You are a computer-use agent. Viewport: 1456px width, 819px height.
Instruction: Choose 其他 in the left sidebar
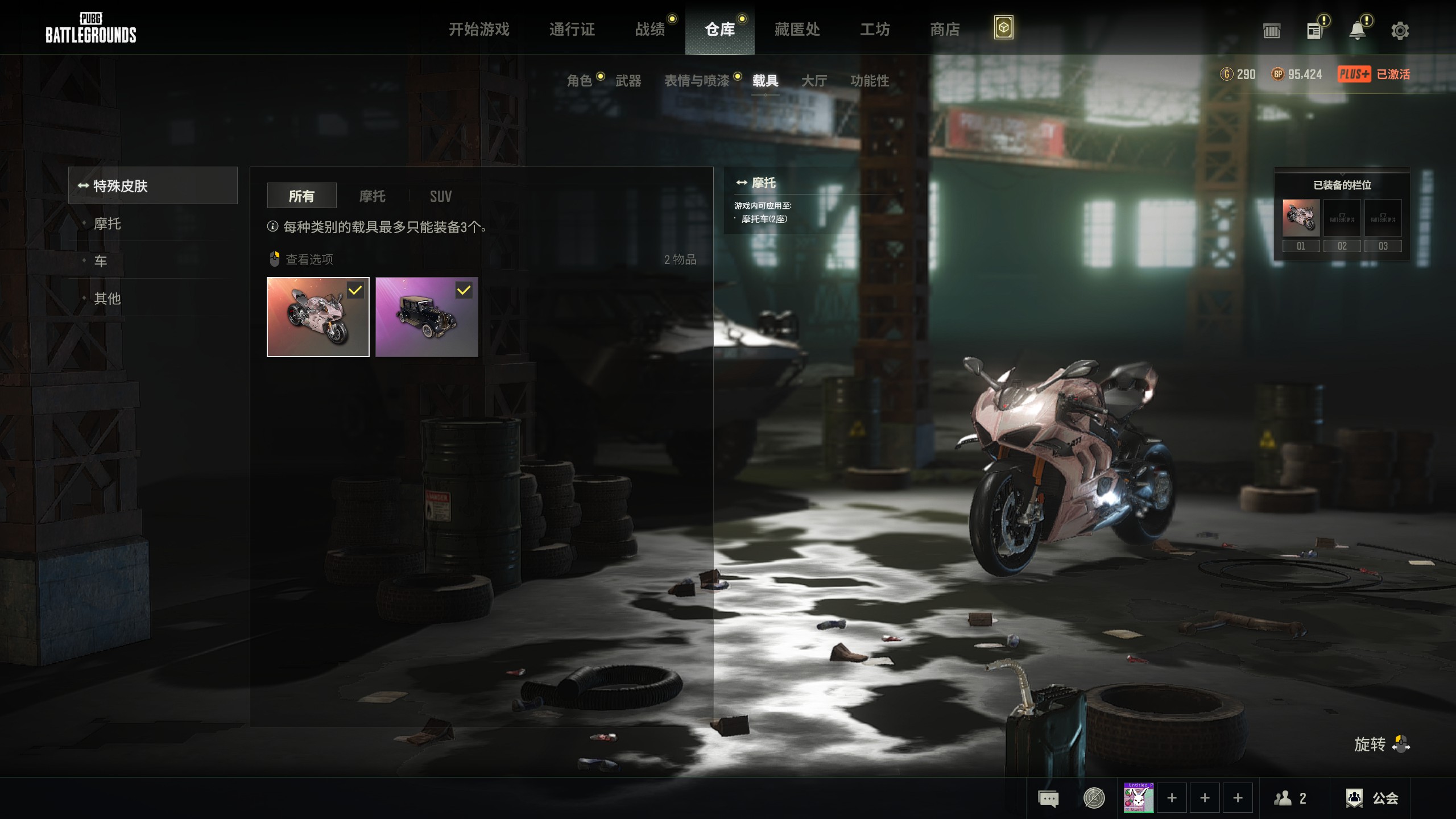(107, 298)
